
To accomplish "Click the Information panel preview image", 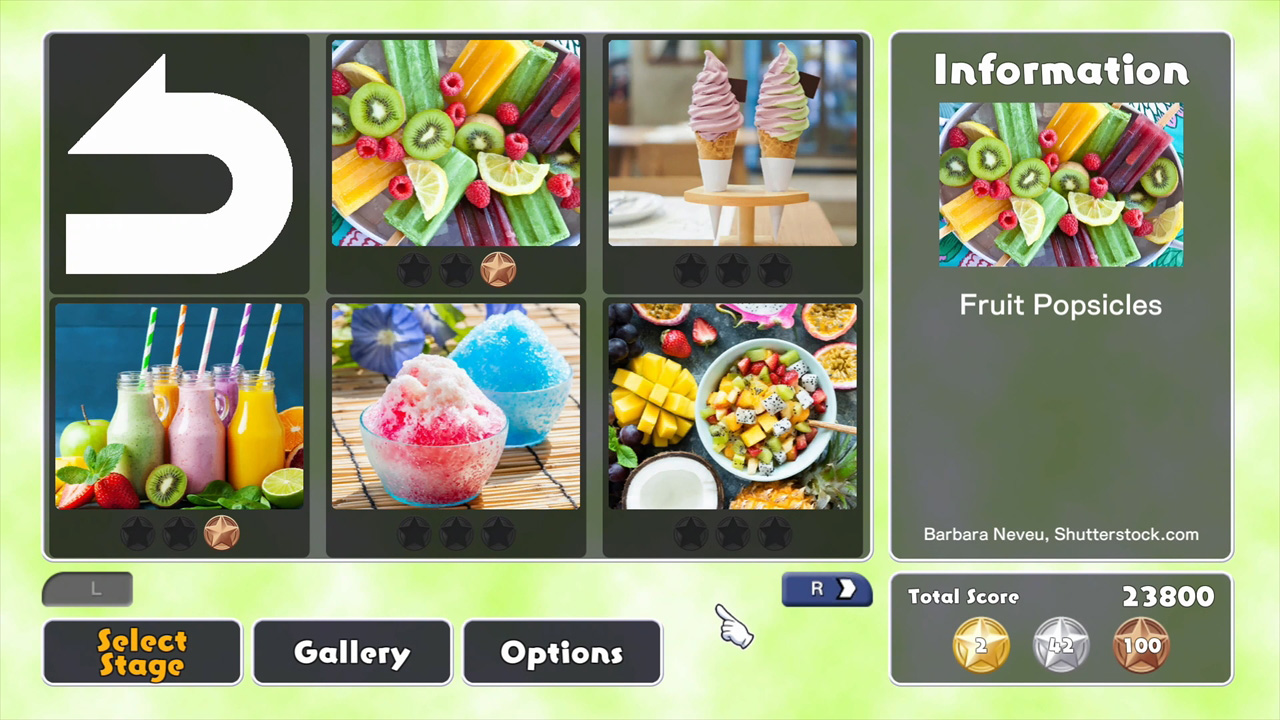I will [1060, 185].
